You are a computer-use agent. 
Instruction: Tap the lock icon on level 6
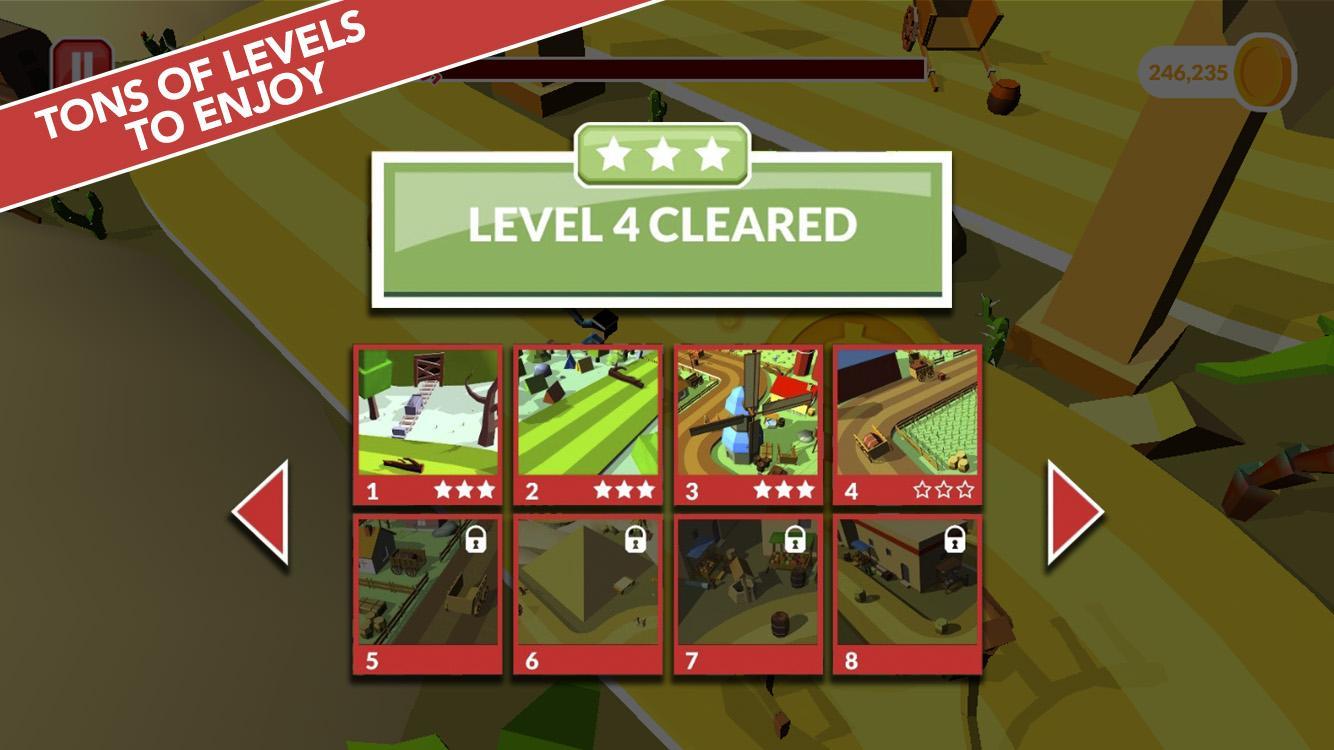pos(637,540)
